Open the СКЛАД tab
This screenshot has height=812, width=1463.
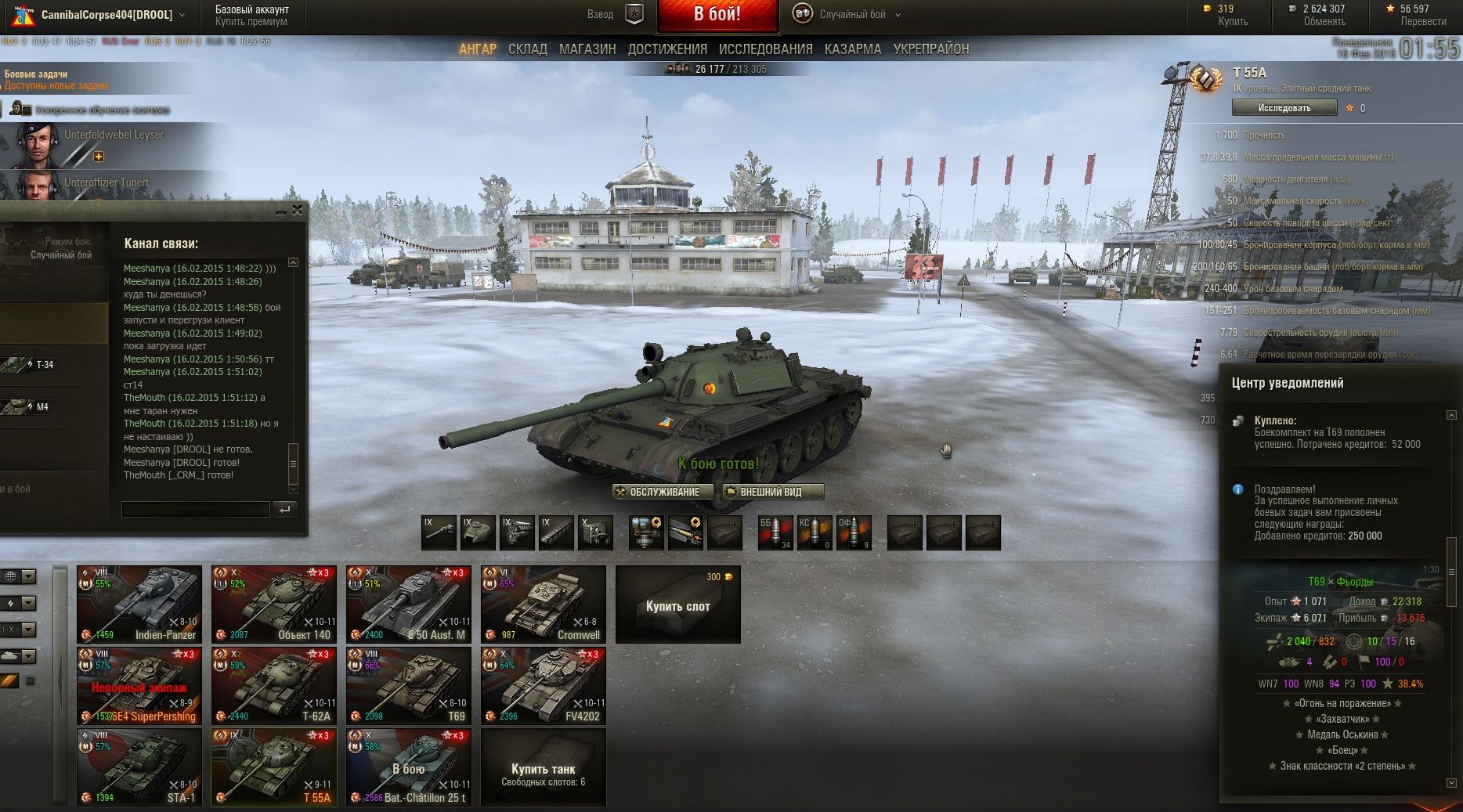[527, 49]
